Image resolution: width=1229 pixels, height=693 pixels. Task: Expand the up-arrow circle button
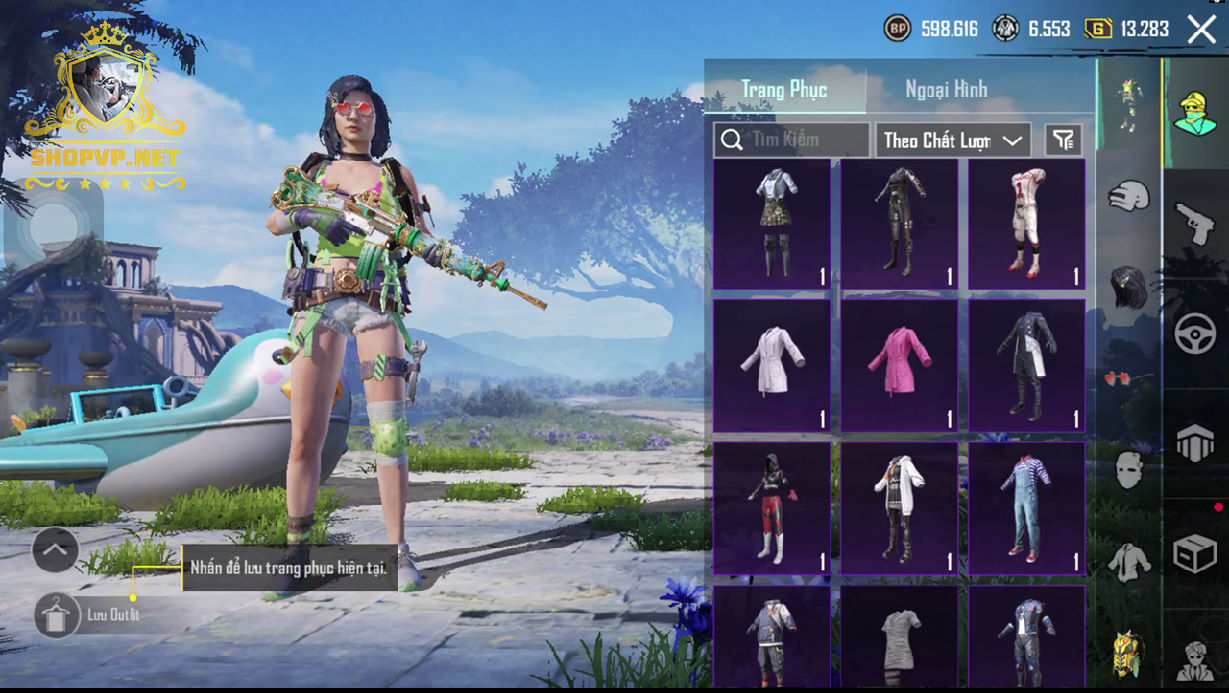coord(55,549)
